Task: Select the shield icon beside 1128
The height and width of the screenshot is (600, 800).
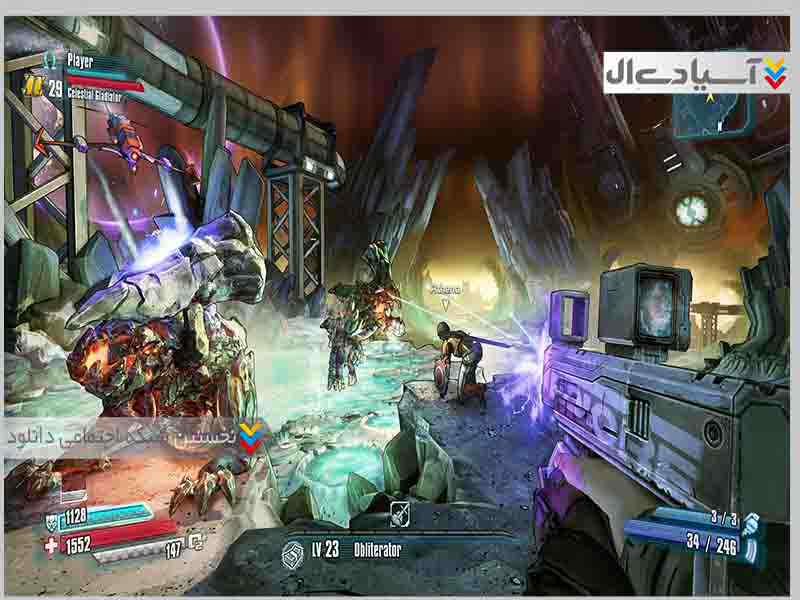Action: coord(52,519)
